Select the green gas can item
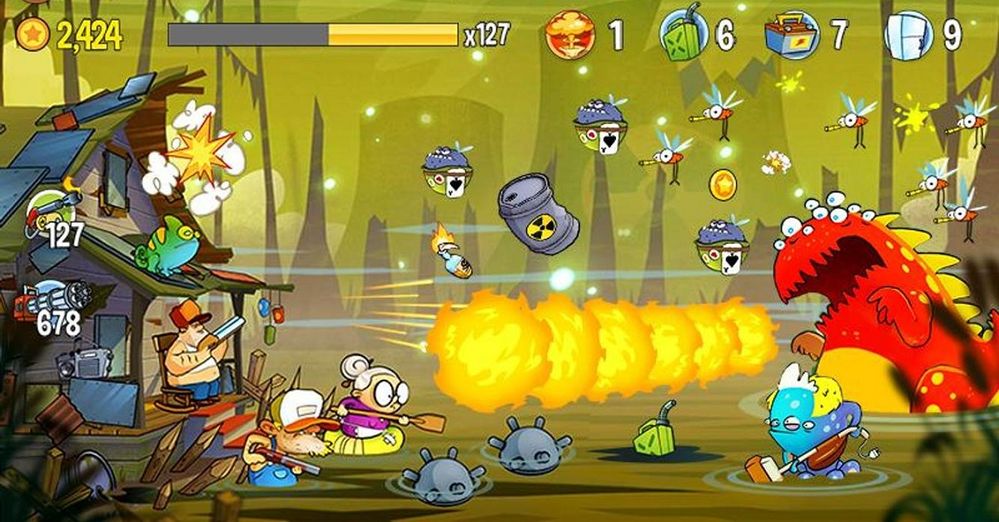This screenshot has height=522, width=999. click(x=685, y=36)
